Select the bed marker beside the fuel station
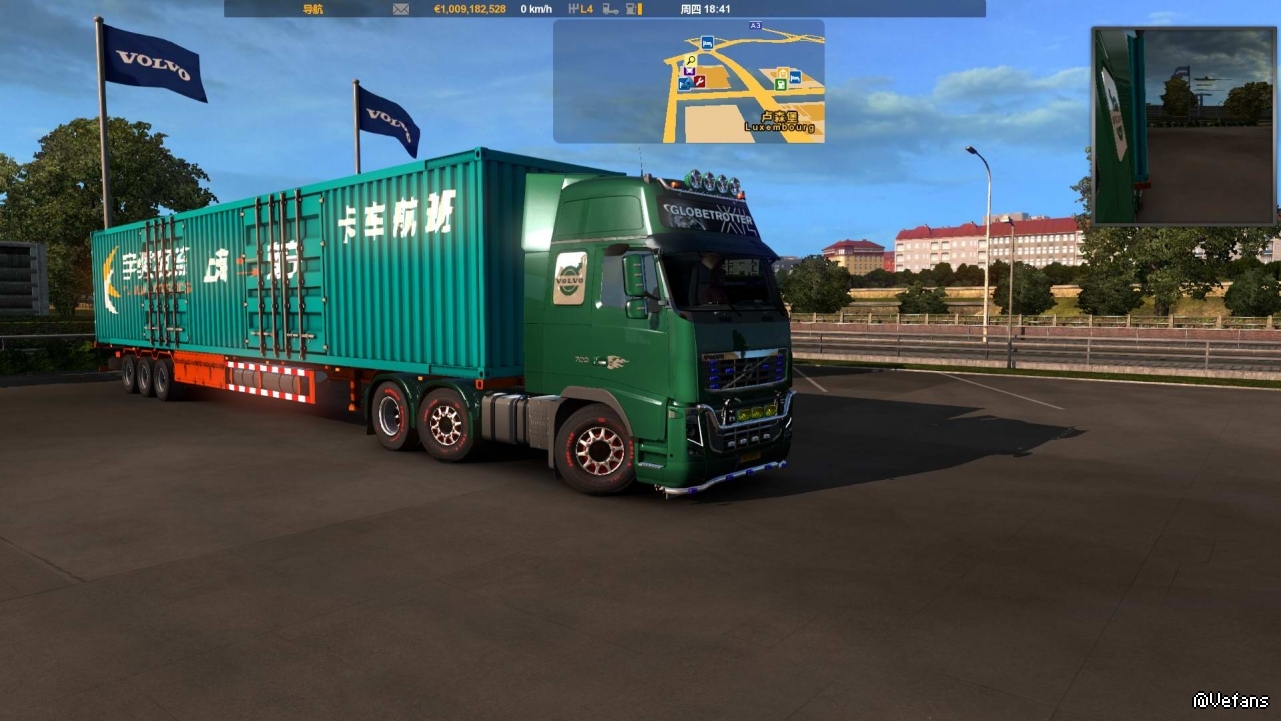The image size is (1281, 721). click(795, 76)
